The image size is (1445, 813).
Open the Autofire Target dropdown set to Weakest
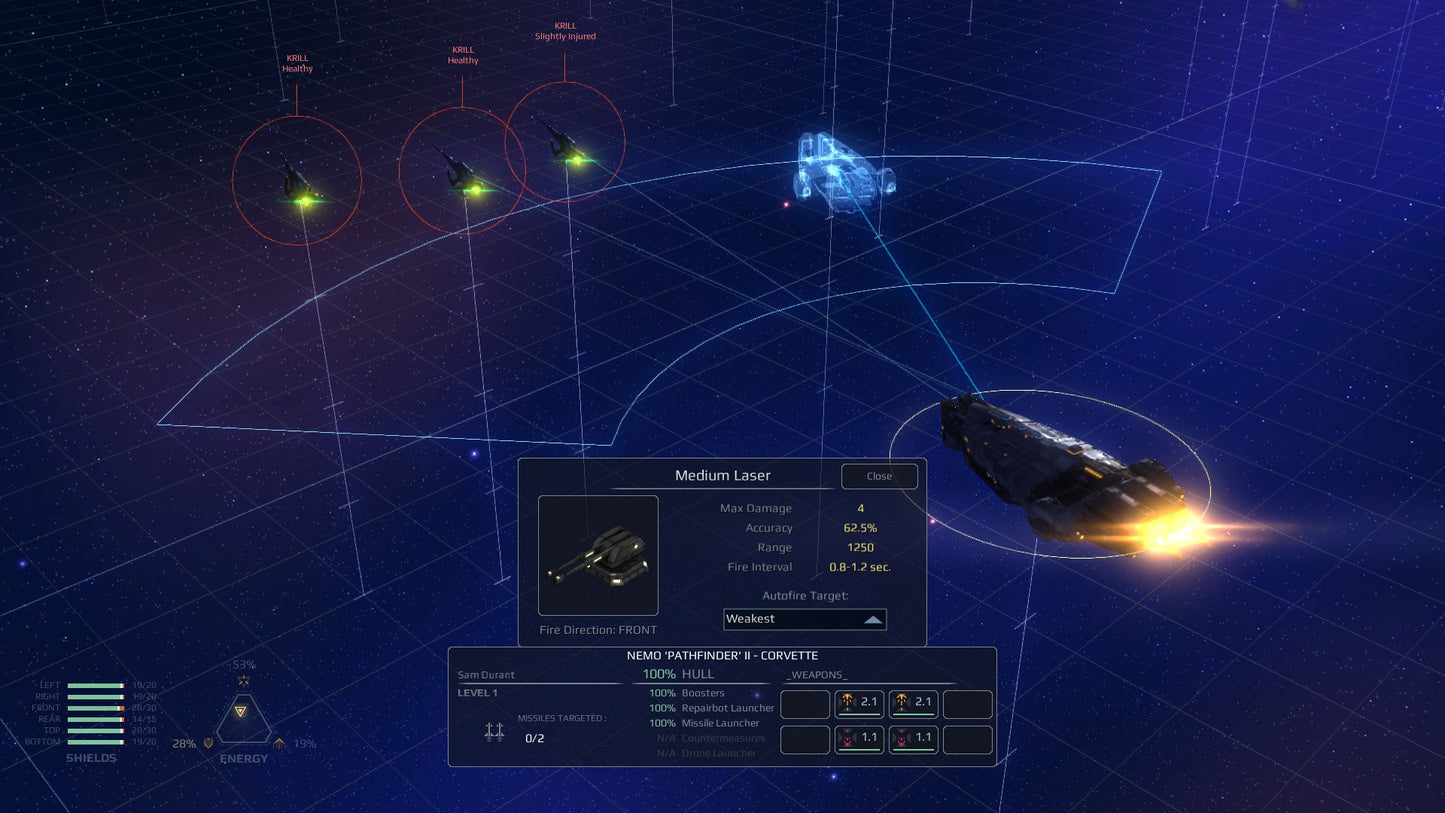(804, 619)
